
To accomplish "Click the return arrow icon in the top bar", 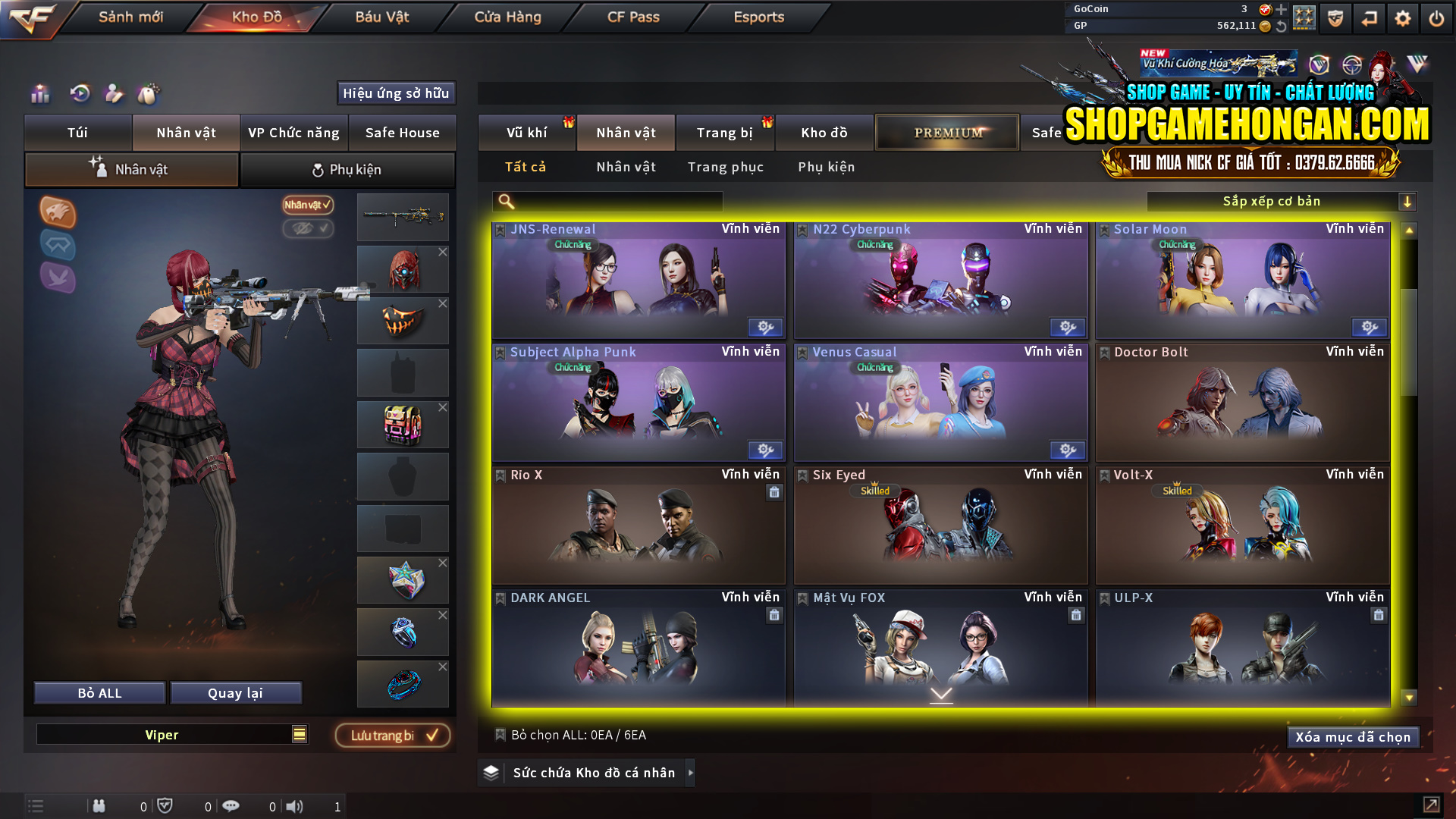I will click(x=1369, y=17).
